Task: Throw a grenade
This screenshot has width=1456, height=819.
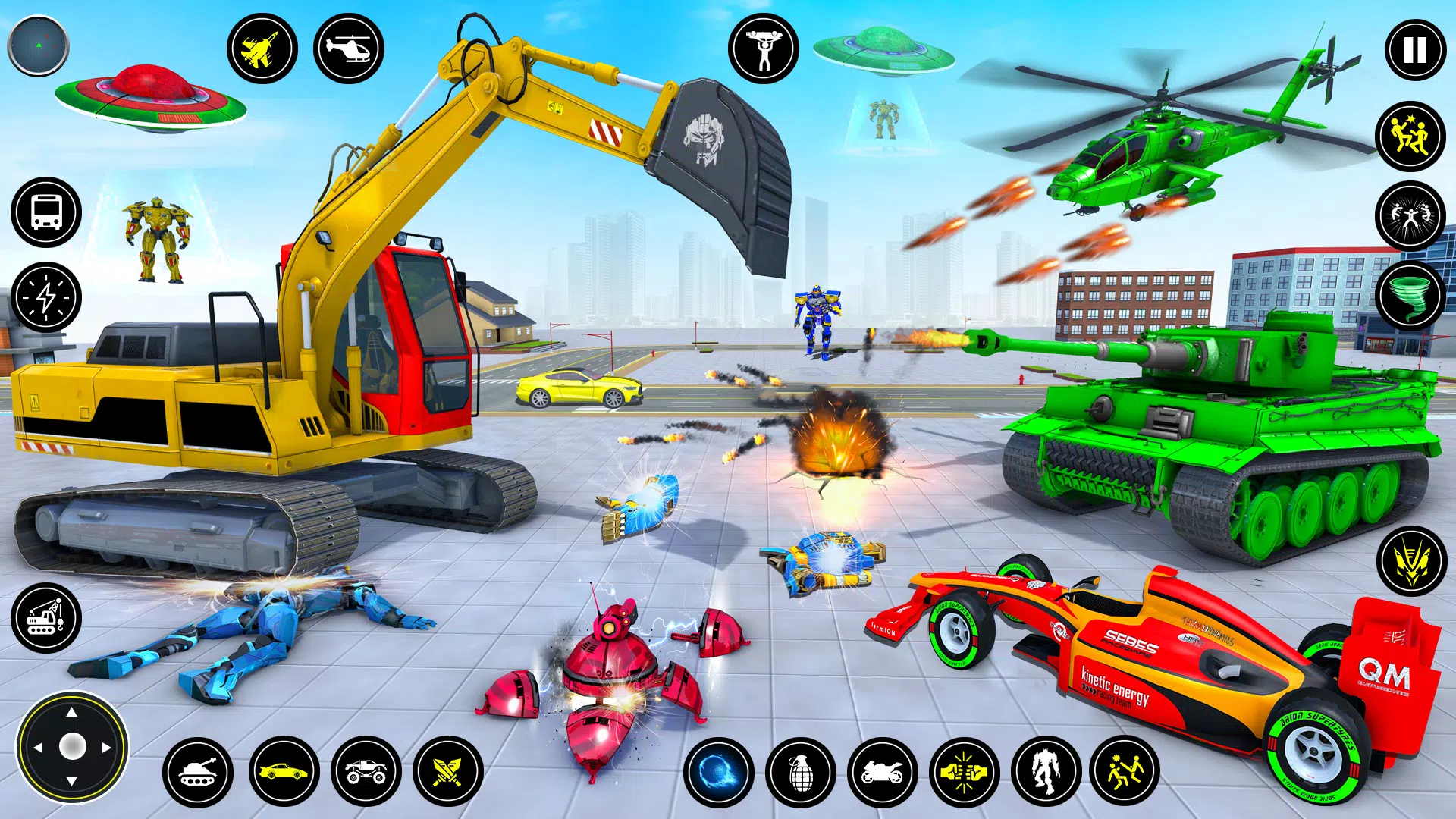Action: click(800, 772)
